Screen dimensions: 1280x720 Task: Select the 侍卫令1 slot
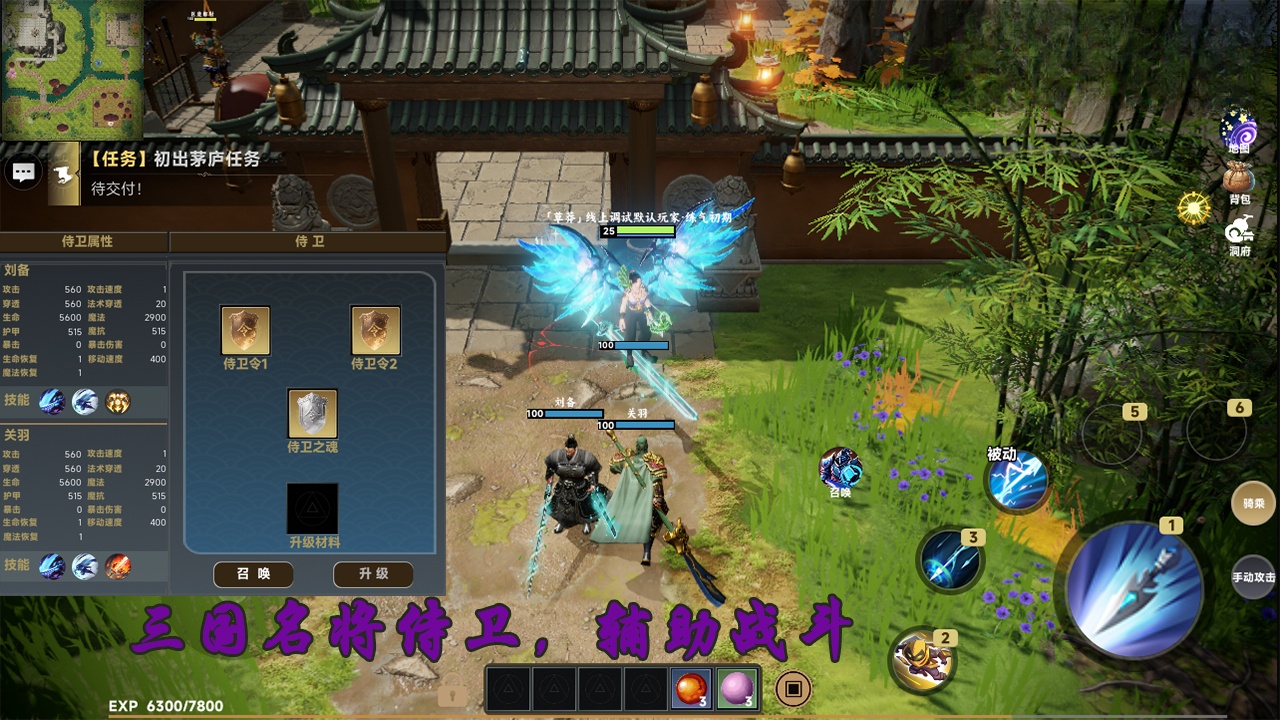click(x=245, y=332)
